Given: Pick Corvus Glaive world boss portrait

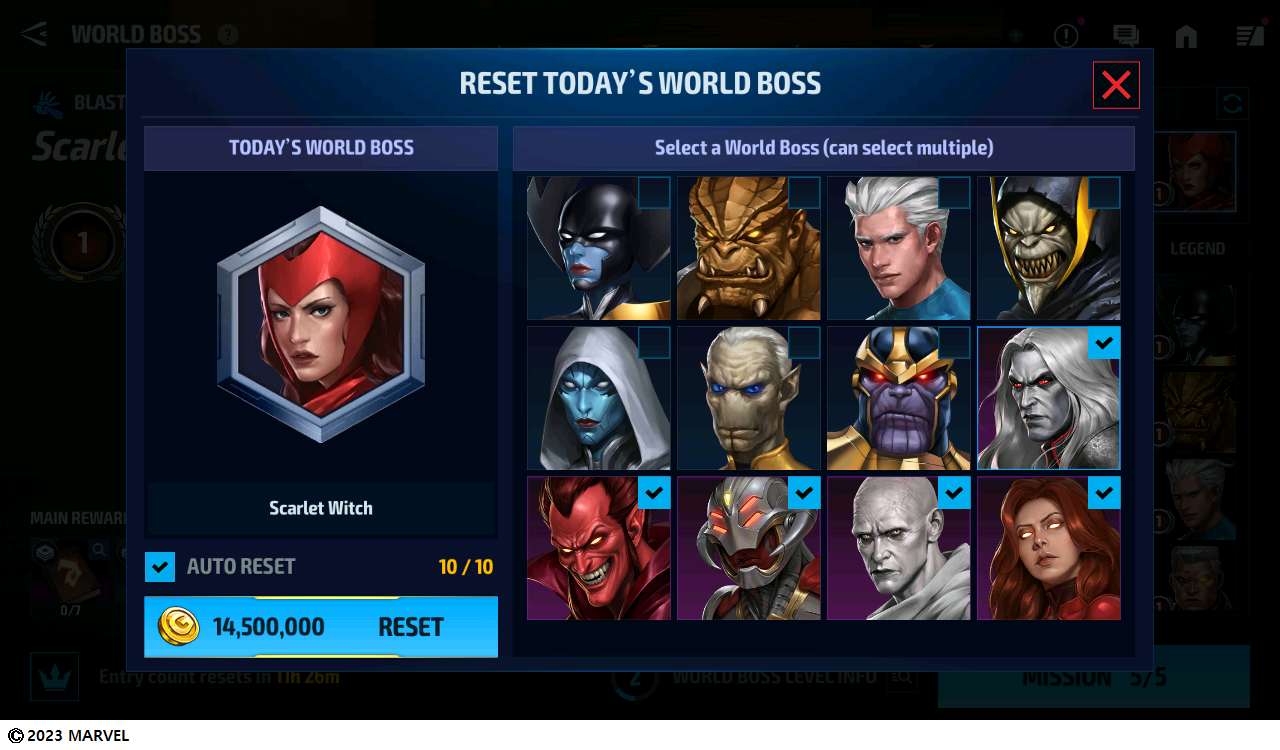Looking at the screenshot, I should coord(1048,248).
